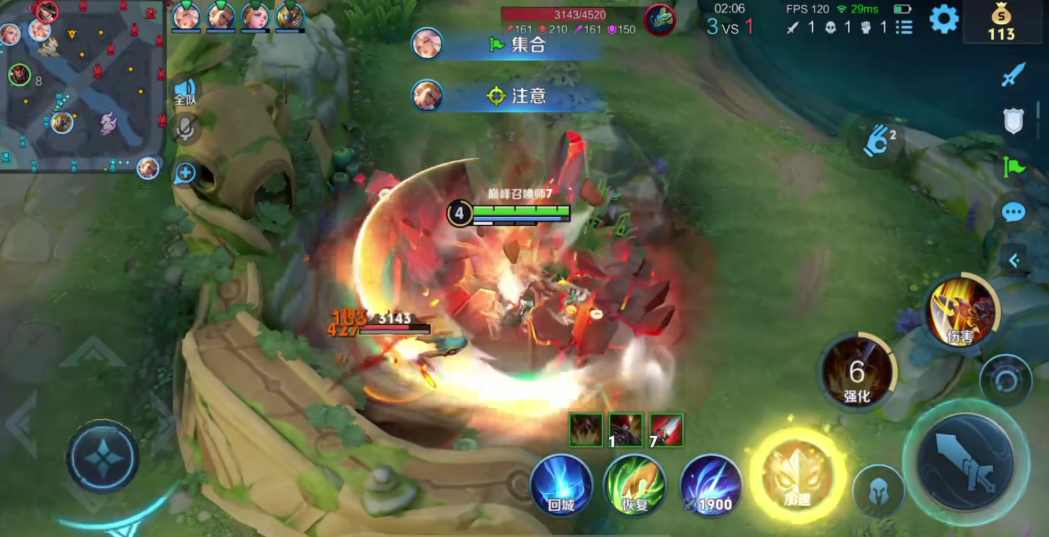The height and width of the screenshot is (537, 1049).
Task: Activate the 回城 recall skill
Action: point(561,484)
